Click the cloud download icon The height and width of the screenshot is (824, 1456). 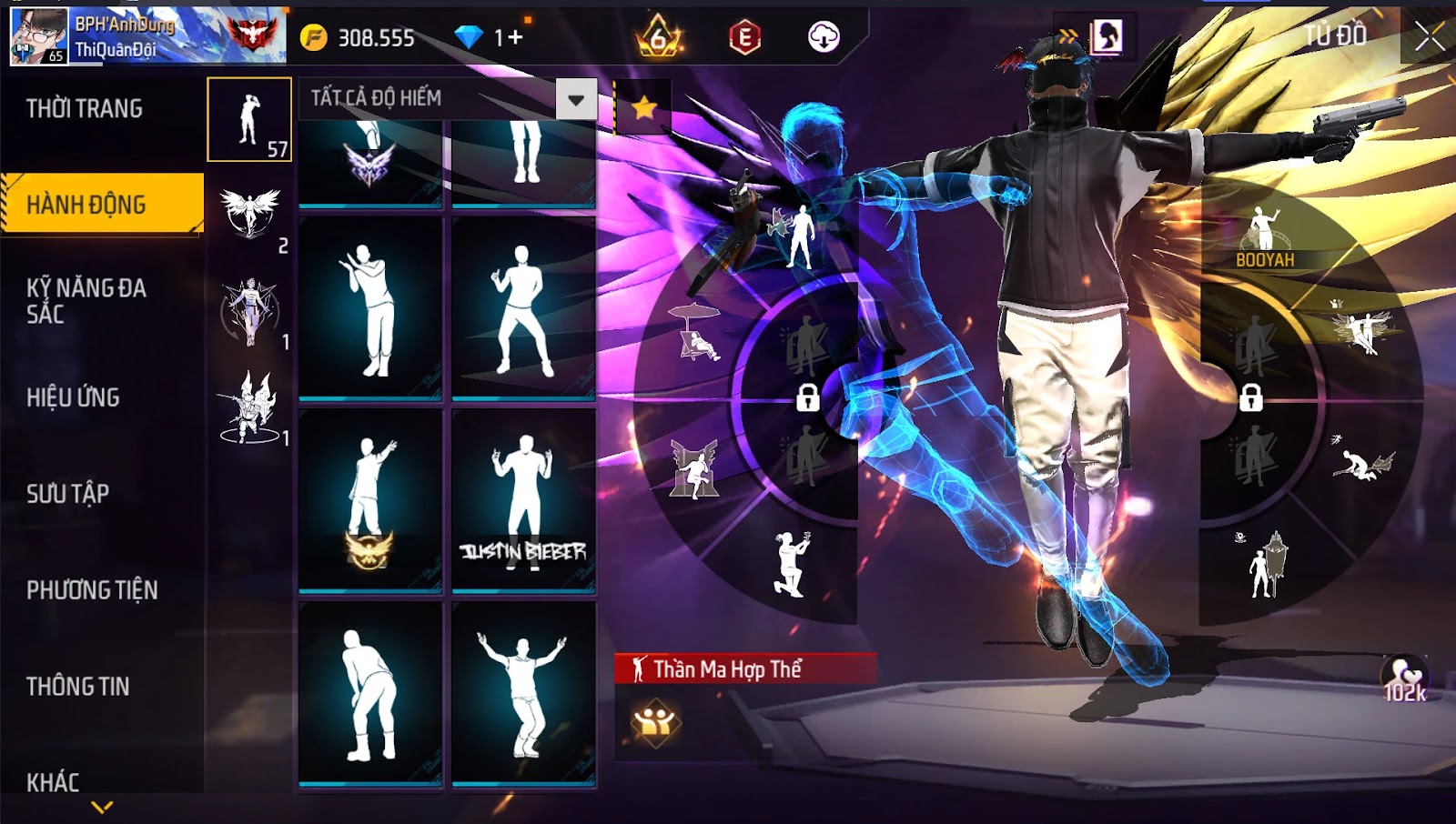(x=824, y=37)
